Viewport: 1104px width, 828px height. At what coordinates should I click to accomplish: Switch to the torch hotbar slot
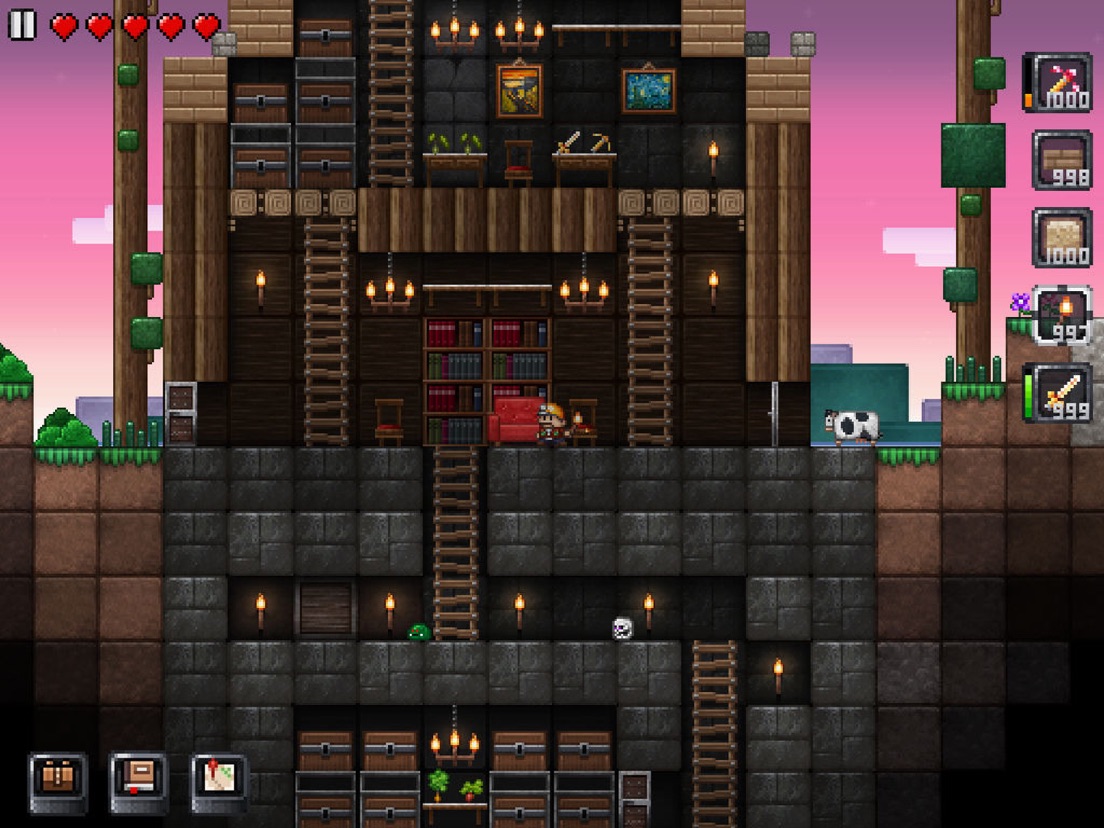(1061, 315)
